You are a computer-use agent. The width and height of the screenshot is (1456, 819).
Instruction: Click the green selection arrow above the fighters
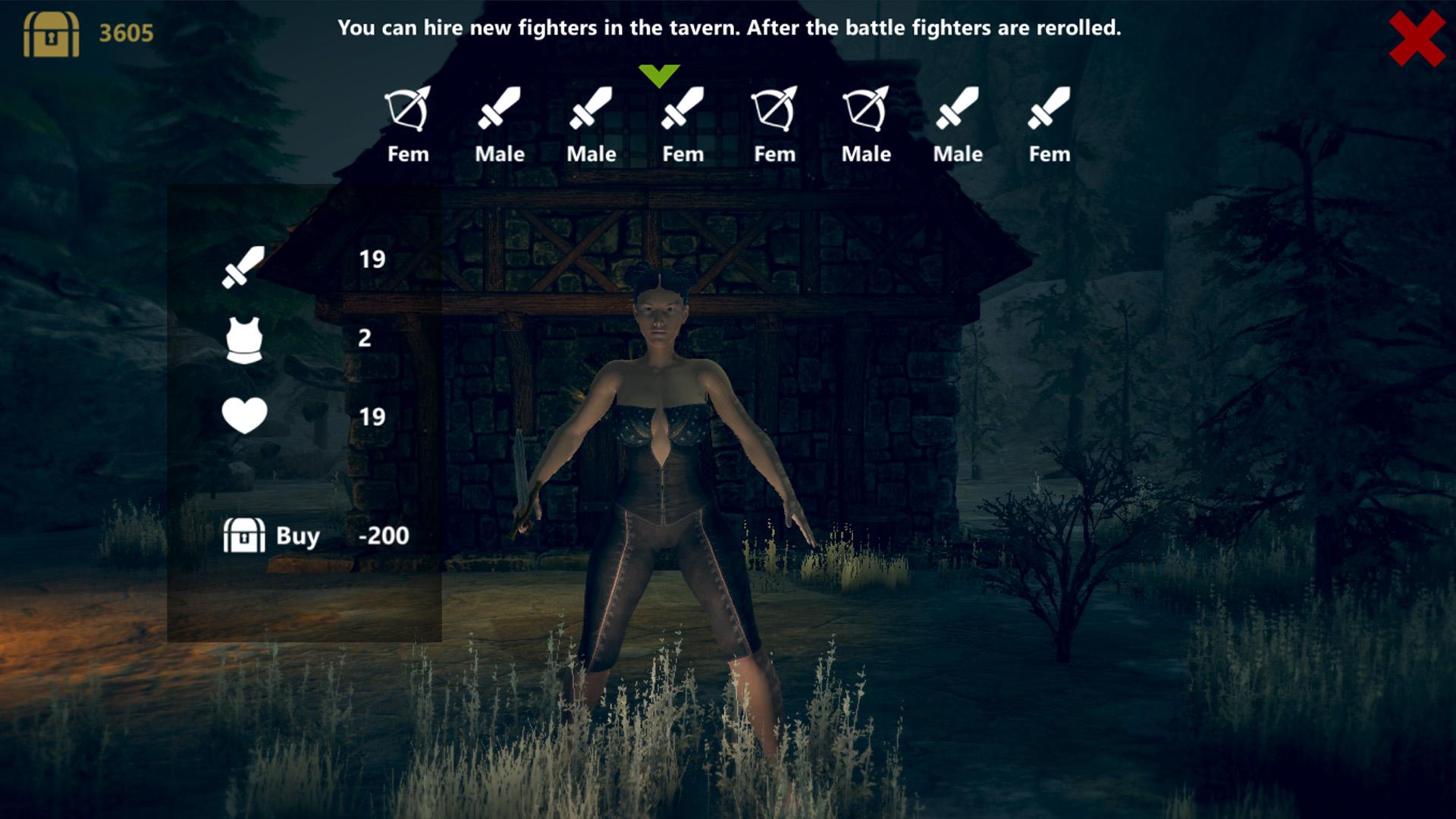click(x=659, y=75)
